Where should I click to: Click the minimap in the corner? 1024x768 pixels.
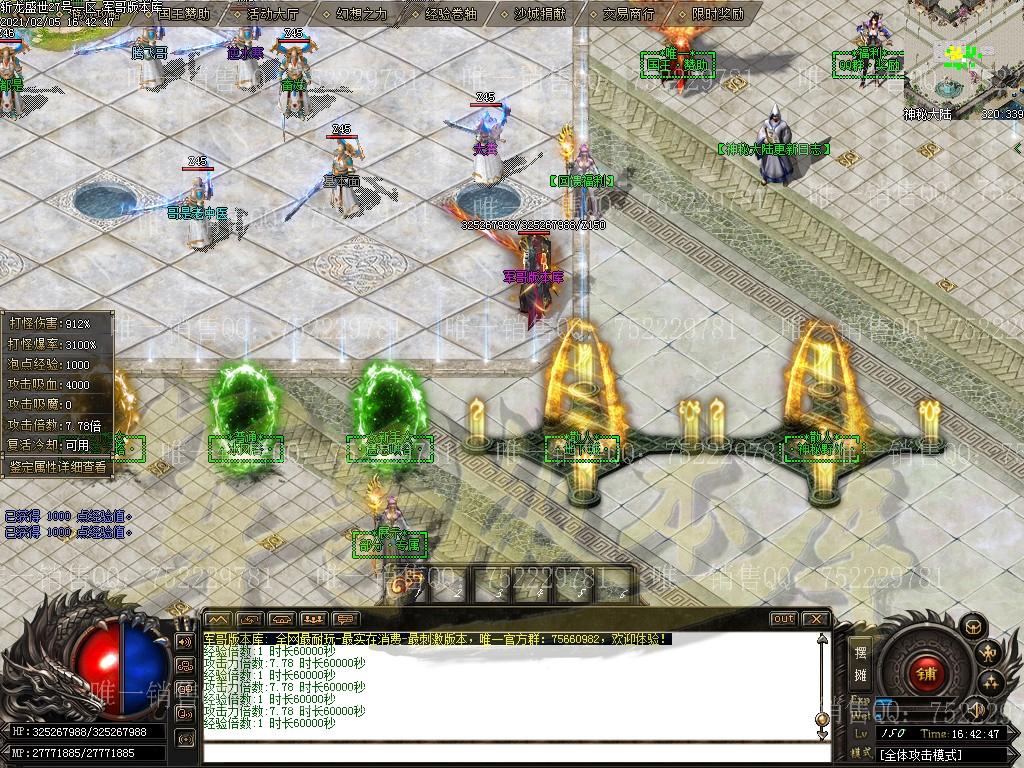[964, 60]
